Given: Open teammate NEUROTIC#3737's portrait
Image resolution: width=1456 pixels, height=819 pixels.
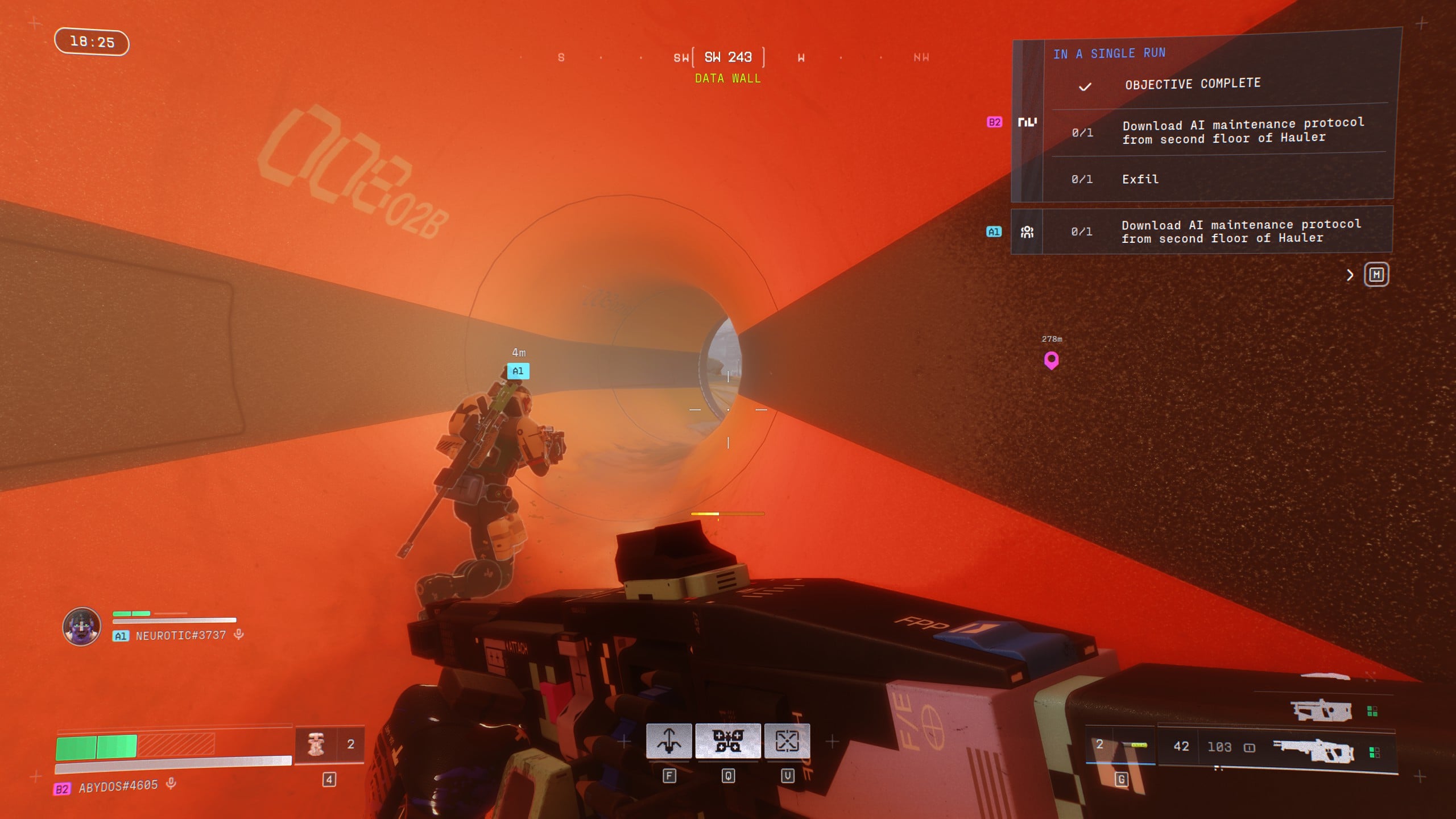Looking at the screenshot, I should pos(82,626).
